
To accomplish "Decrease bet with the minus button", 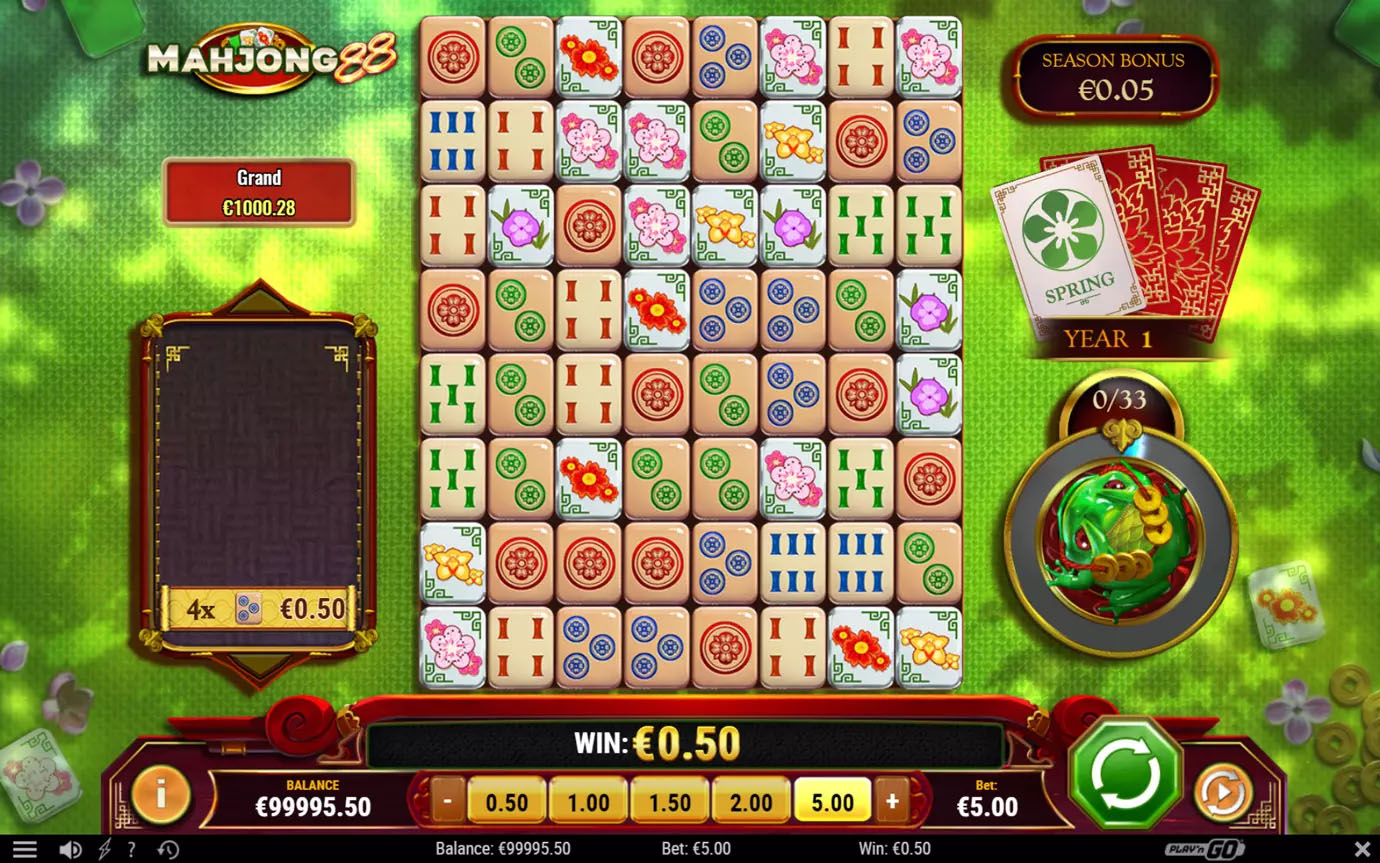I will point(447,802).
